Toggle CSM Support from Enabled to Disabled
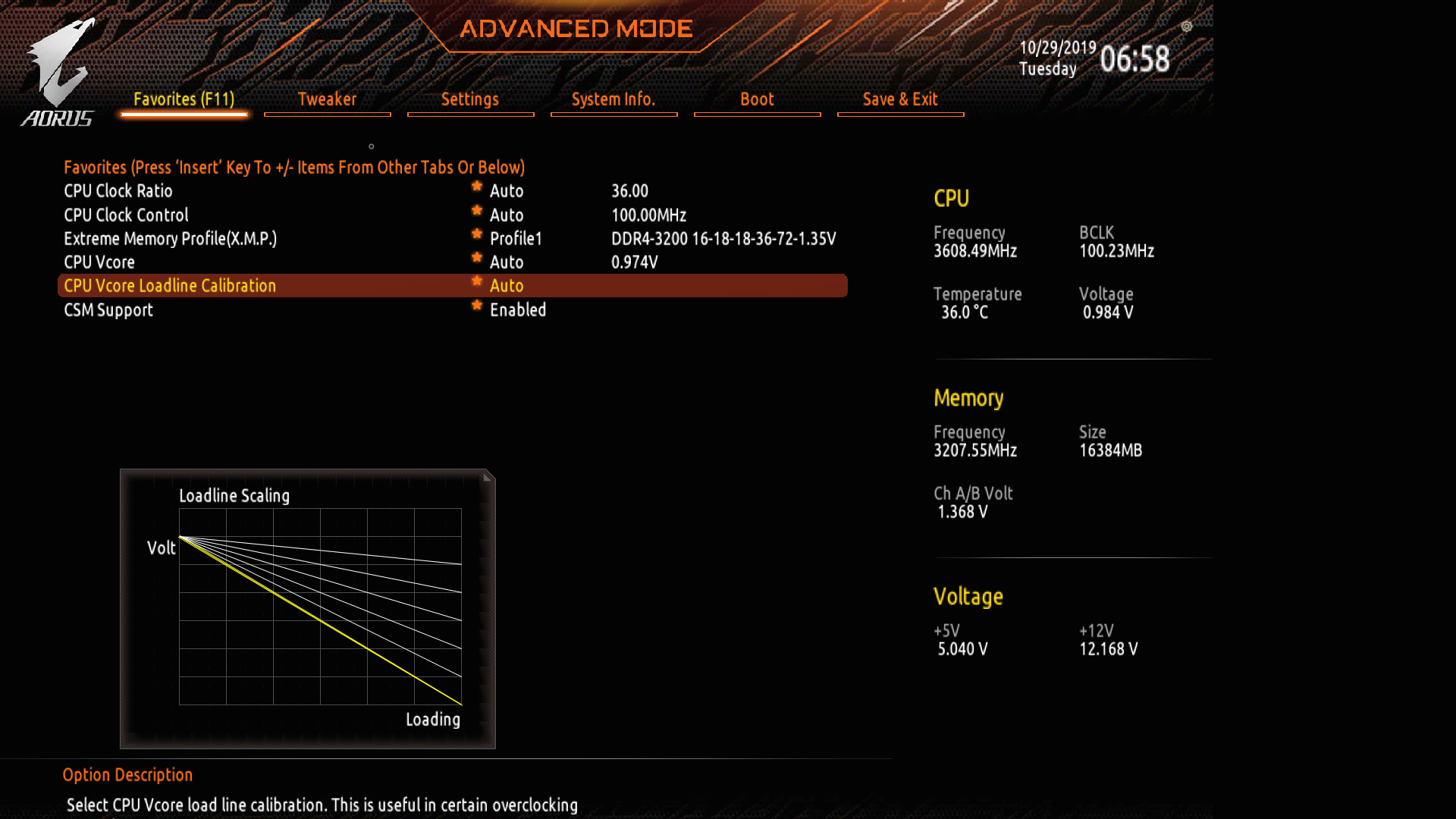 519,309
